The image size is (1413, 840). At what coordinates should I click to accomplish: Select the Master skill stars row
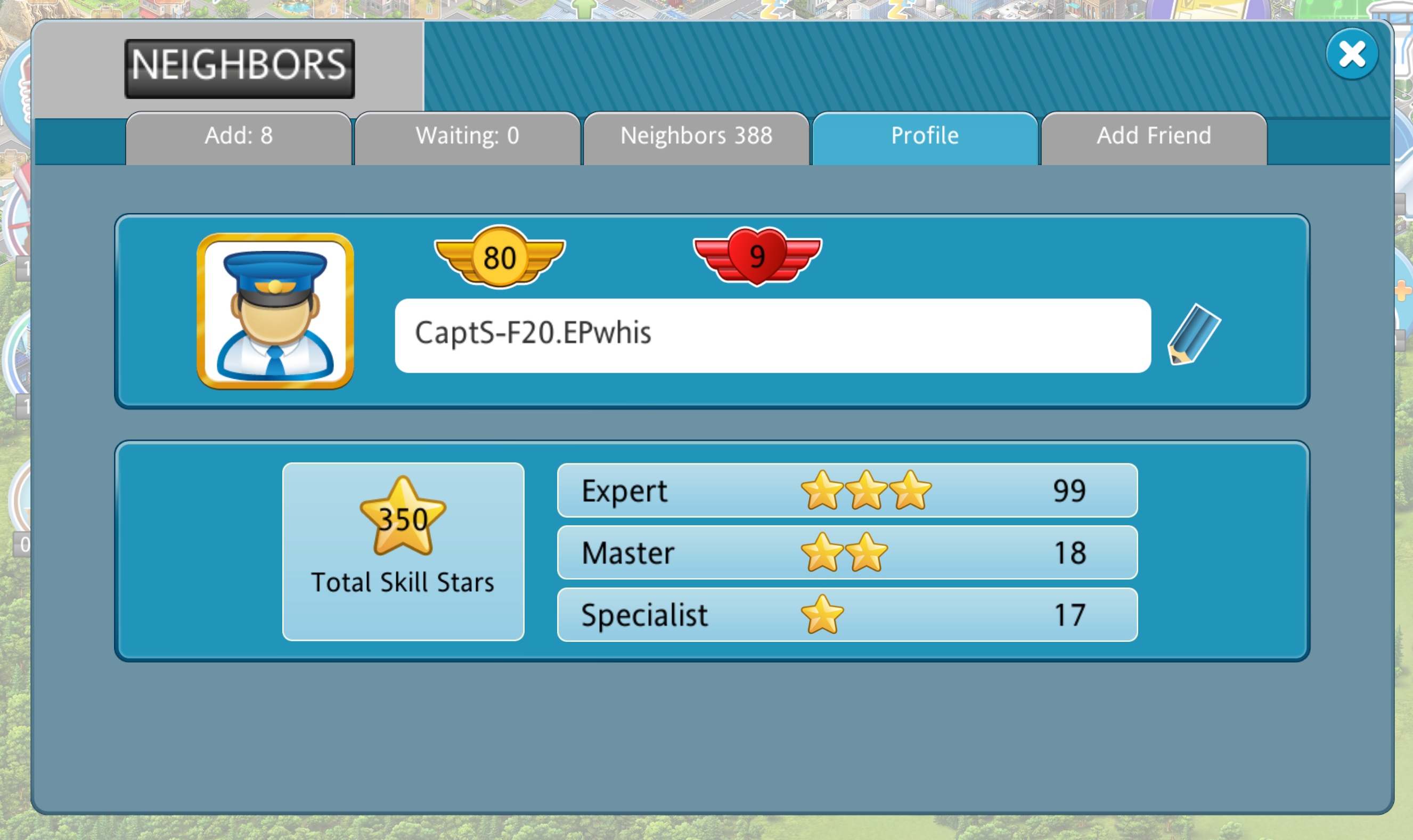[x=846, y=552]
